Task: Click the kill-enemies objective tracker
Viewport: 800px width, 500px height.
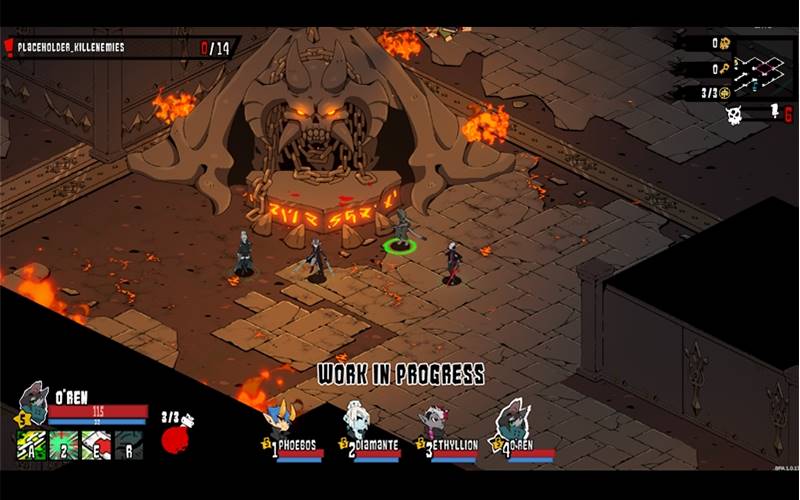Action: [120, 47]
